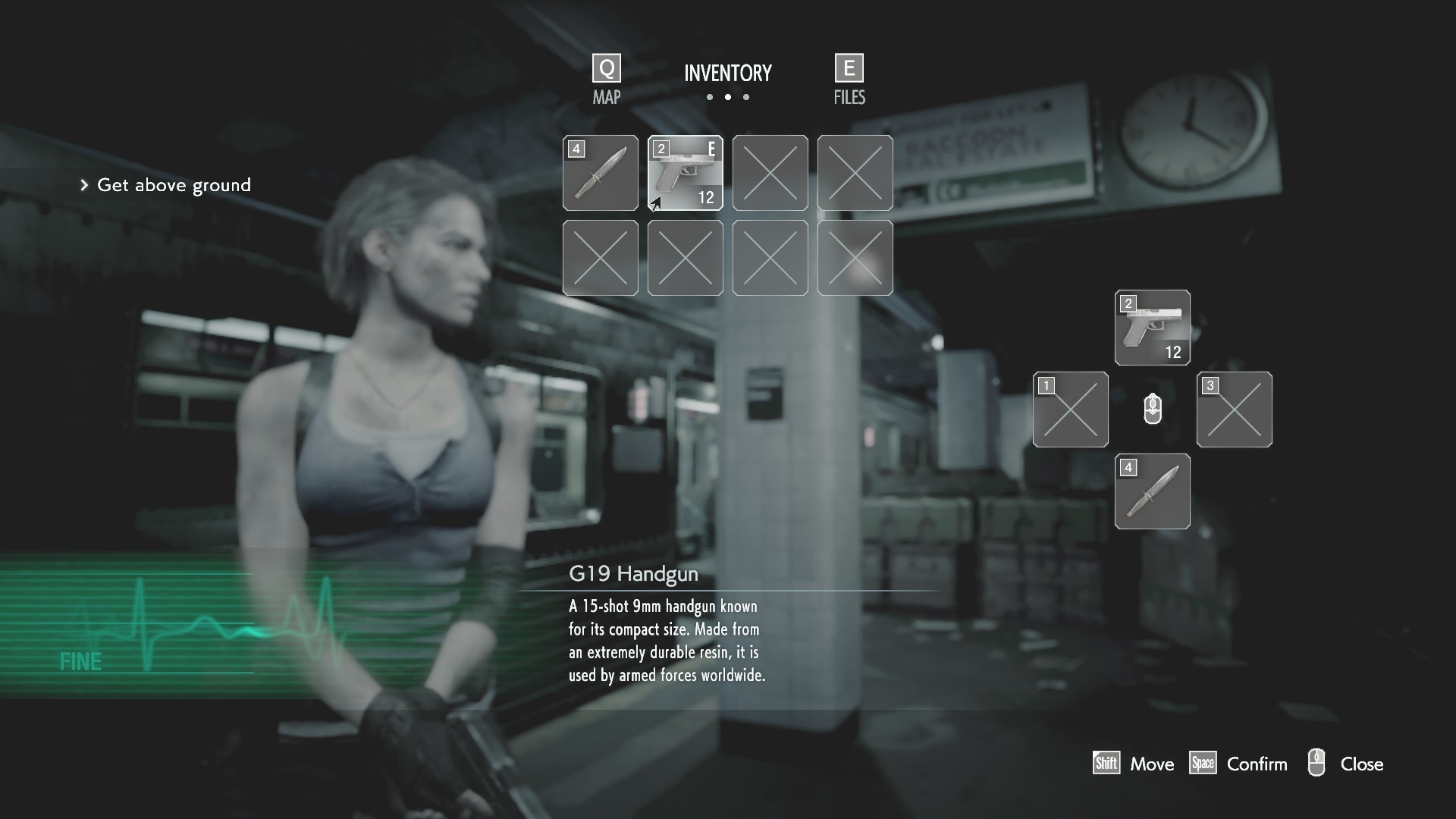This screenshot has width=1456, height=819.
Task: Click the handgun in quick-assign slot 2
Action: [x=1152, y=328]
